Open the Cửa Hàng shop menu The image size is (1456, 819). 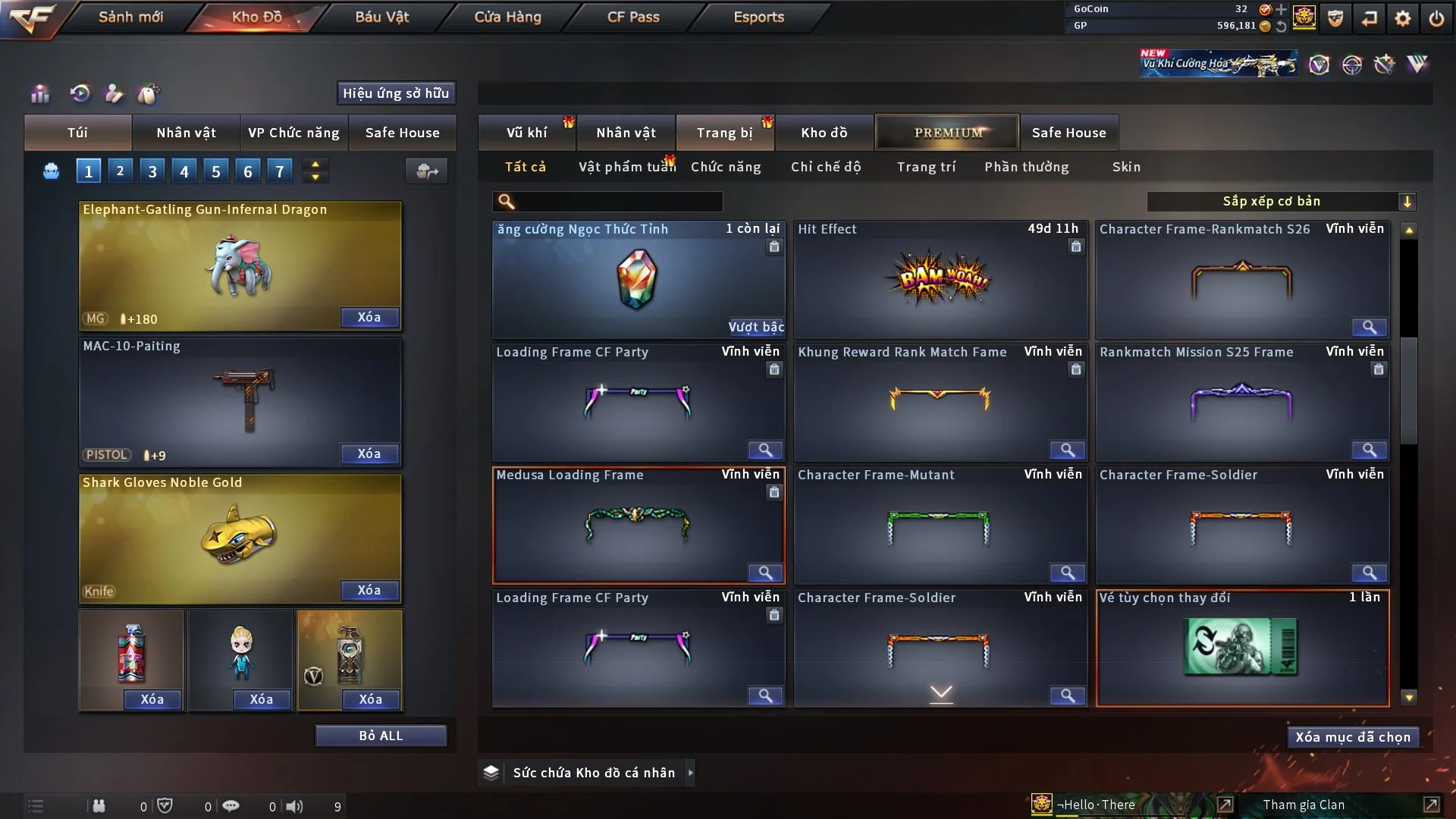507,17
